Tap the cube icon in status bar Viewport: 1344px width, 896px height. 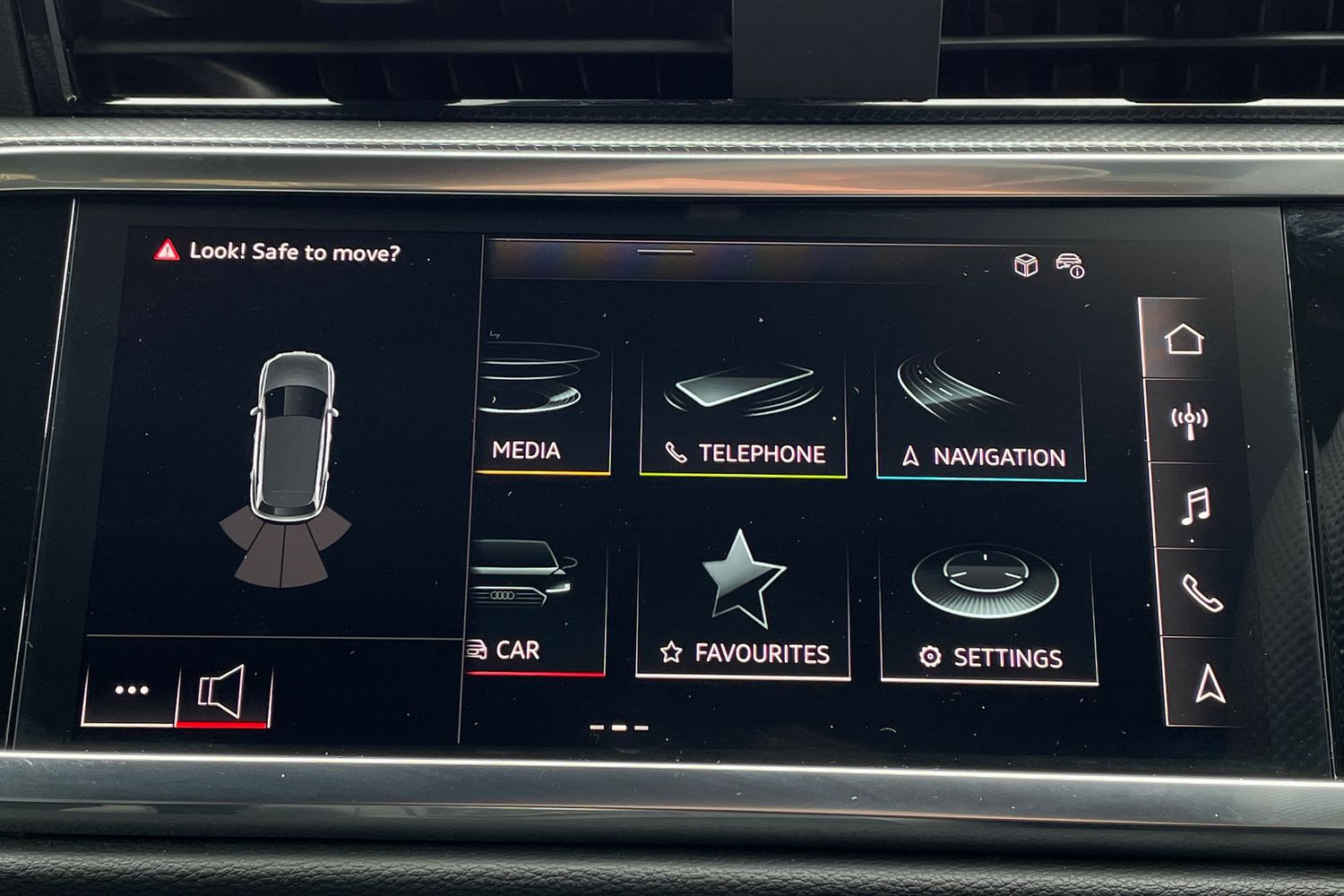click(x=1025, y=265)
